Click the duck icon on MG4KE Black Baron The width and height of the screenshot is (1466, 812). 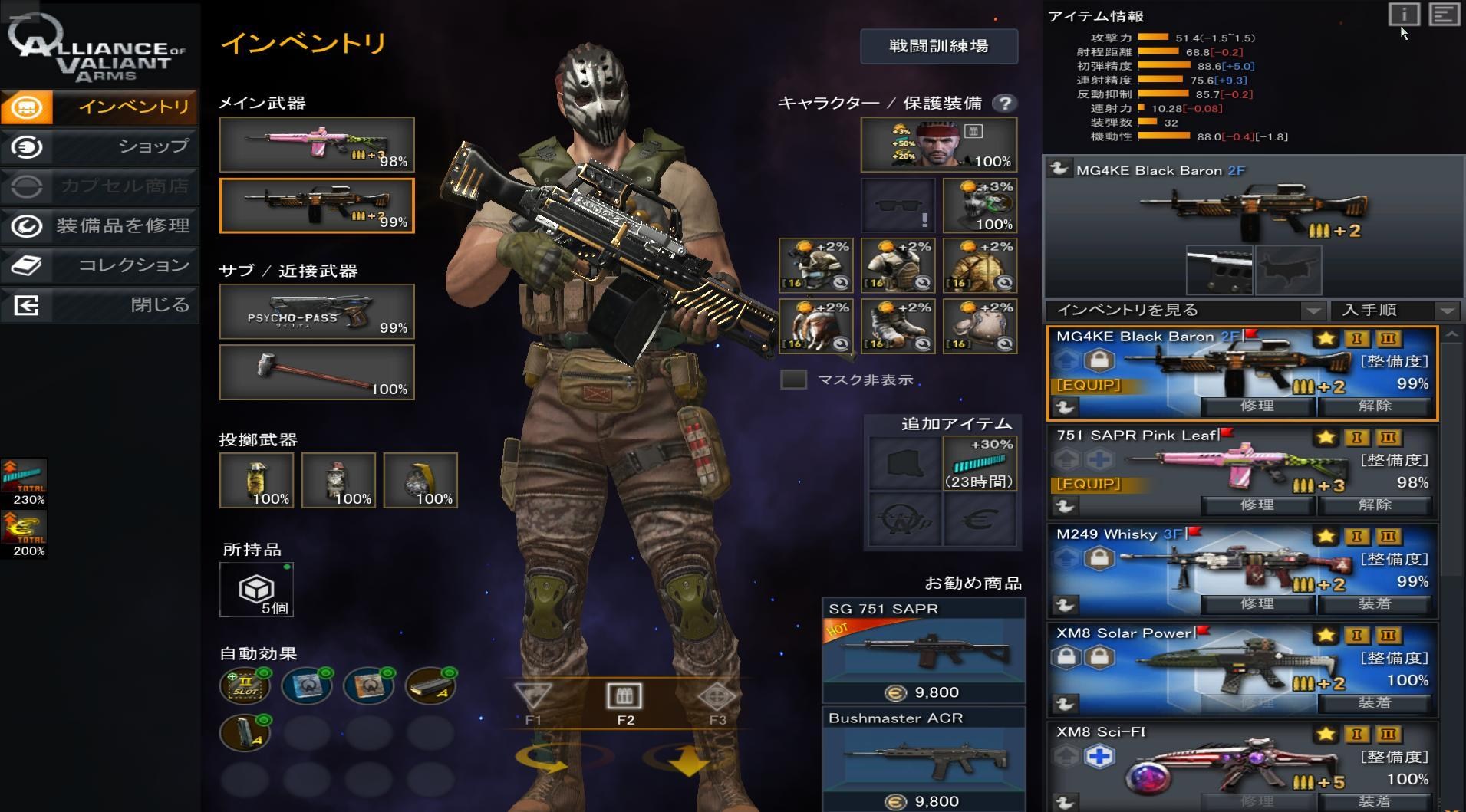1066,406
